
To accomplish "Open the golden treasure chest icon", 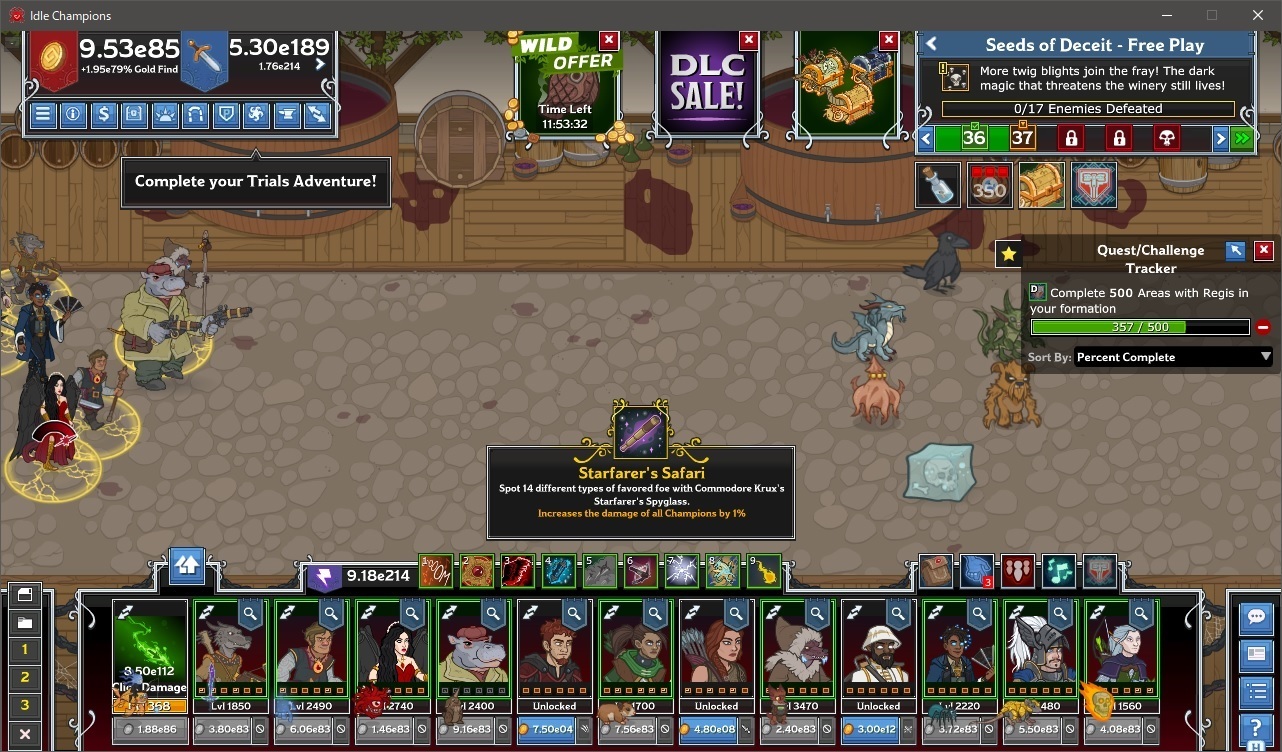I will [x=1041, y=186].
